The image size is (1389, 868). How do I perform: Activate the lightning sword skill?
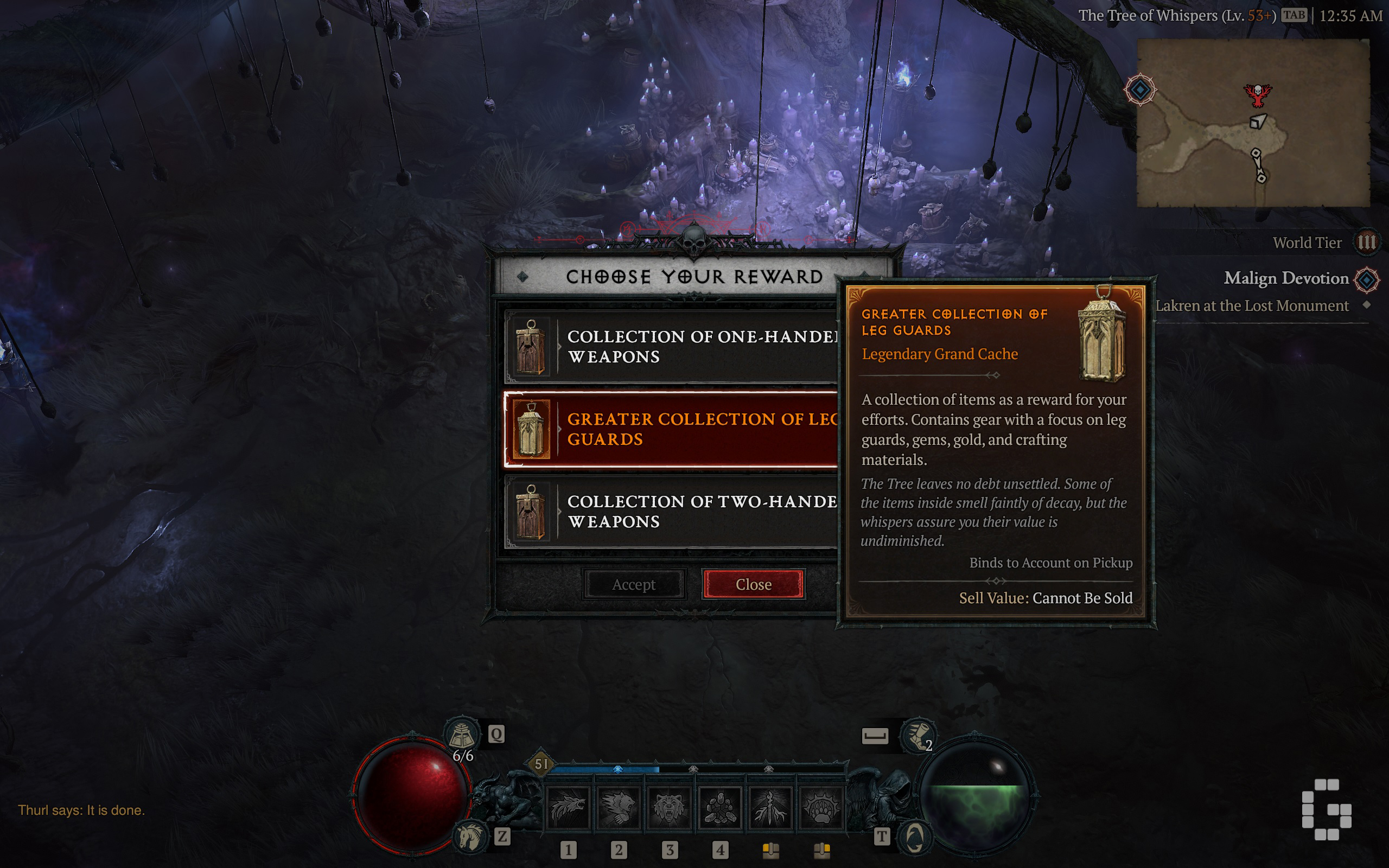[770, 808]
